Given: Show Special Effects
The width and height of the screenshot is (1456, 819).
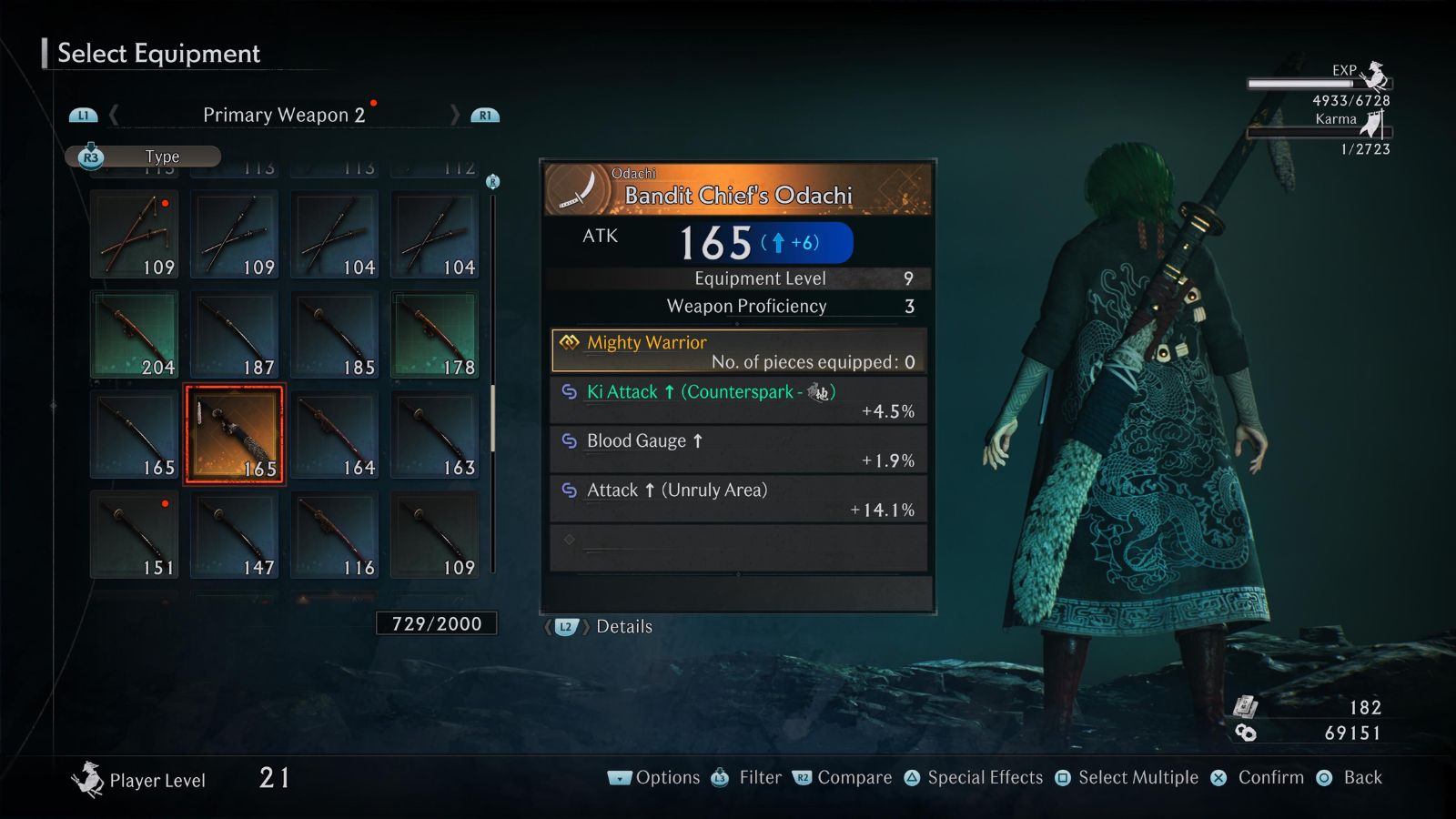Looking at the screenshot, I should (974, 777).
